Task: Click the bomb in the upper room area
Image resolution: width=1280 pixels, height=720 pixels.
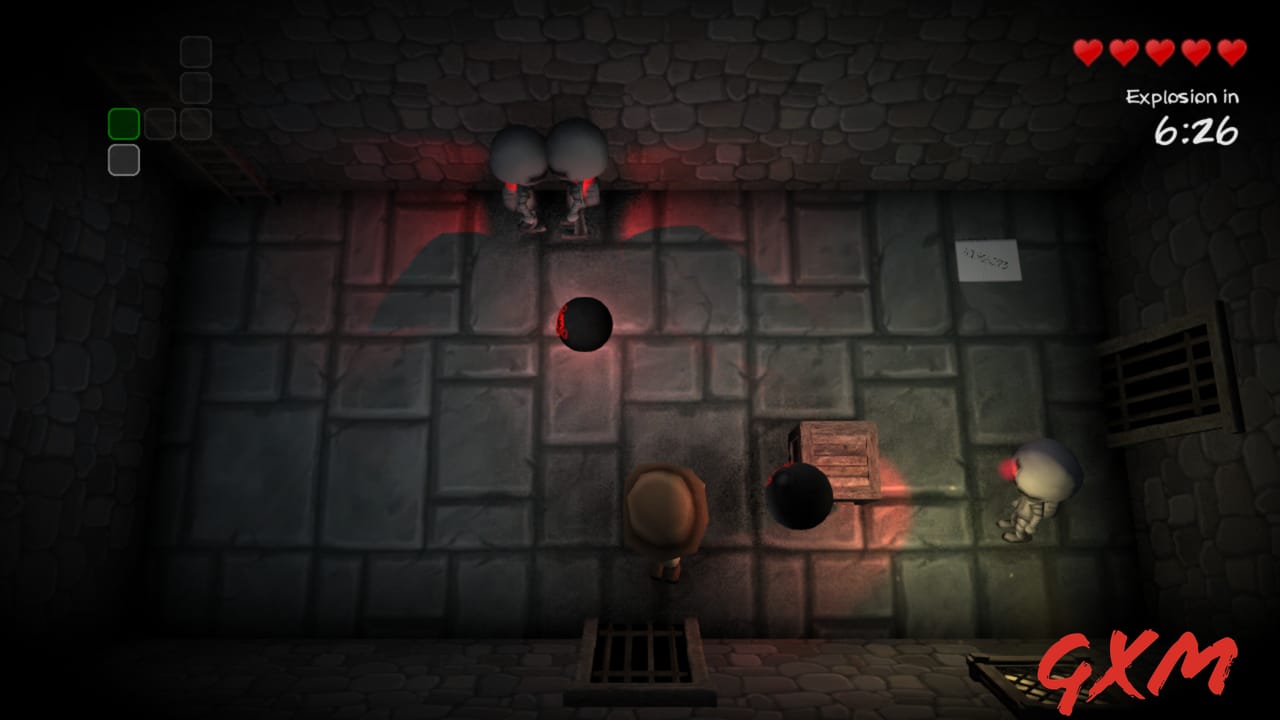Action: click(585, 321)
